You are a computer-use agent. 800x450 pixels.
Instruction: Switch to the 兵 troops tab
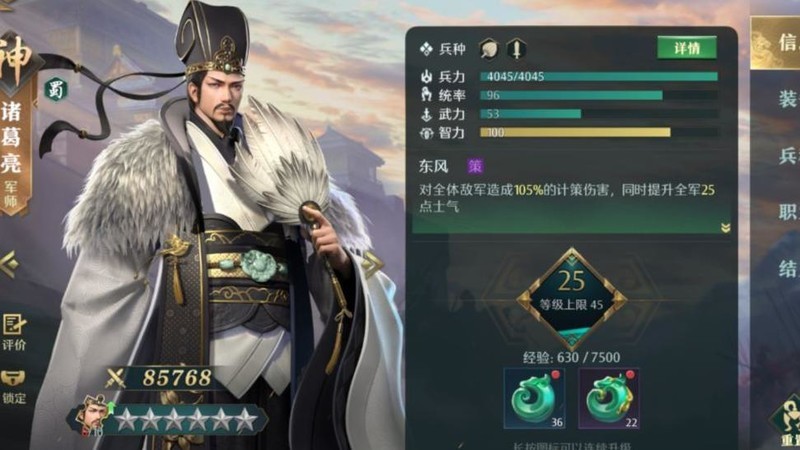[787, 156]
